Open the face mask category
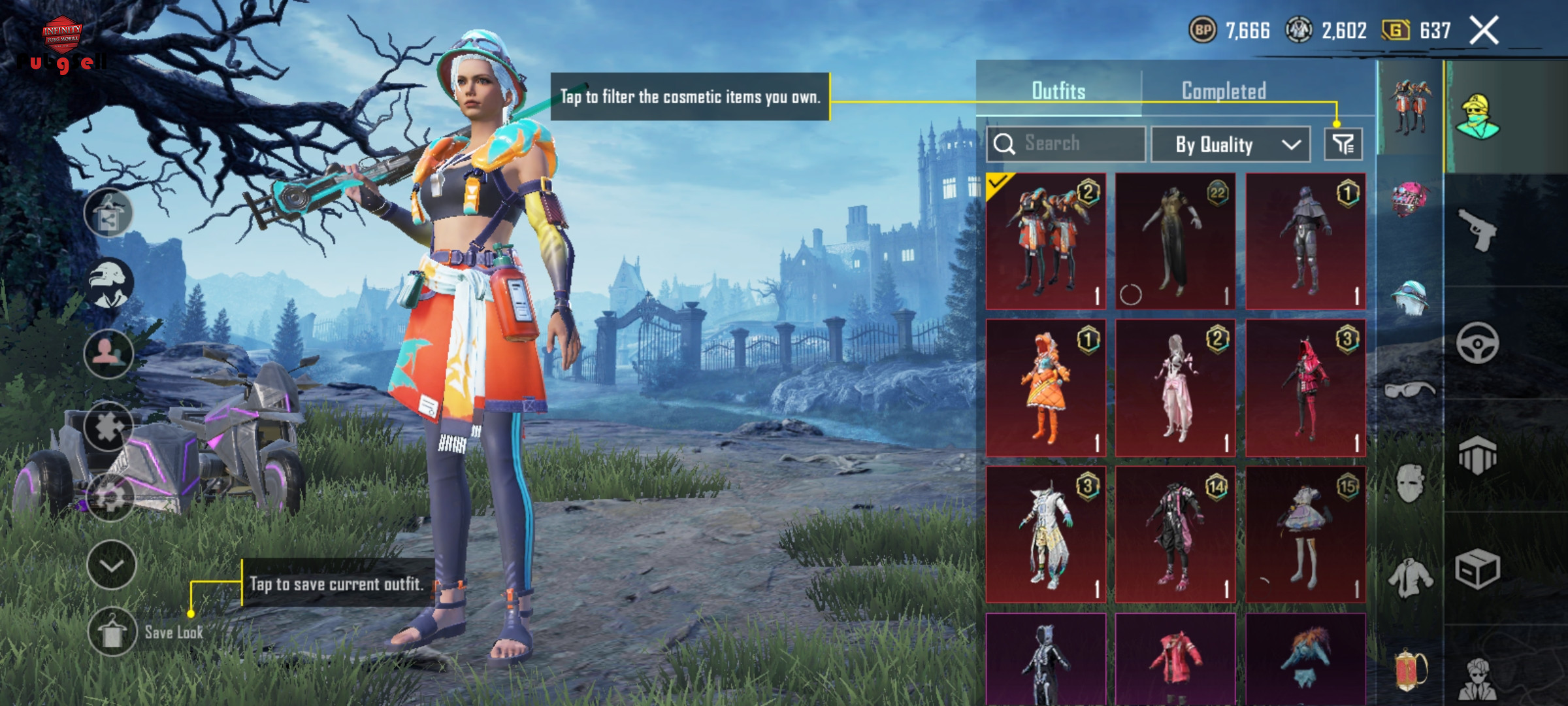The height and width of the screenshot is (706, 1568). click(1409, 484)
